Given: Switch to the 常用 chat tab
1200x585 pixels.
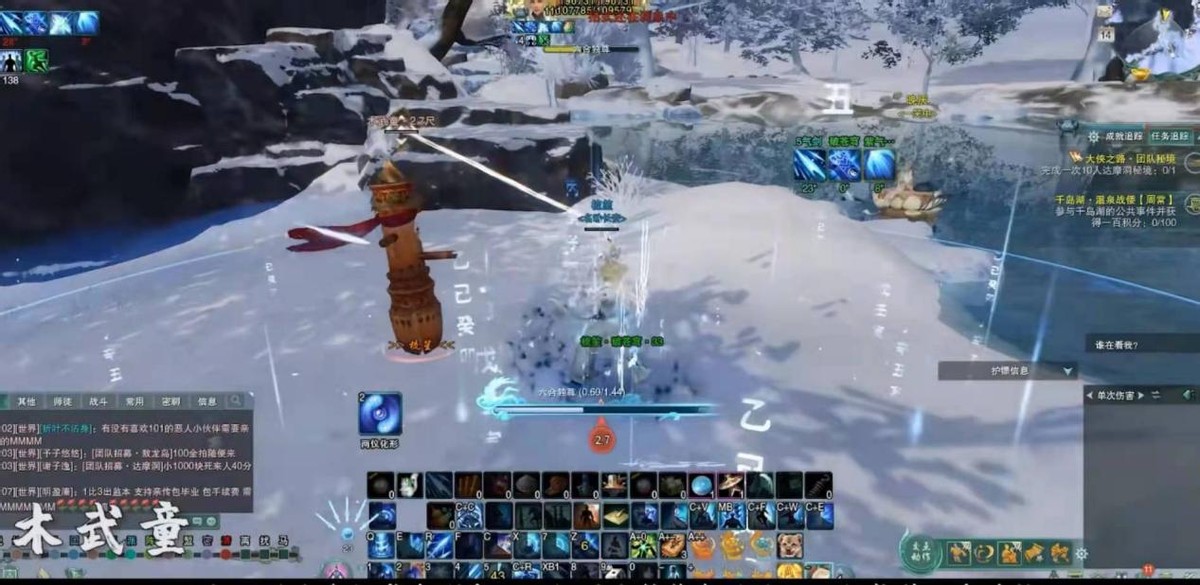Looking at the screenshot, I should pos(135,401).
